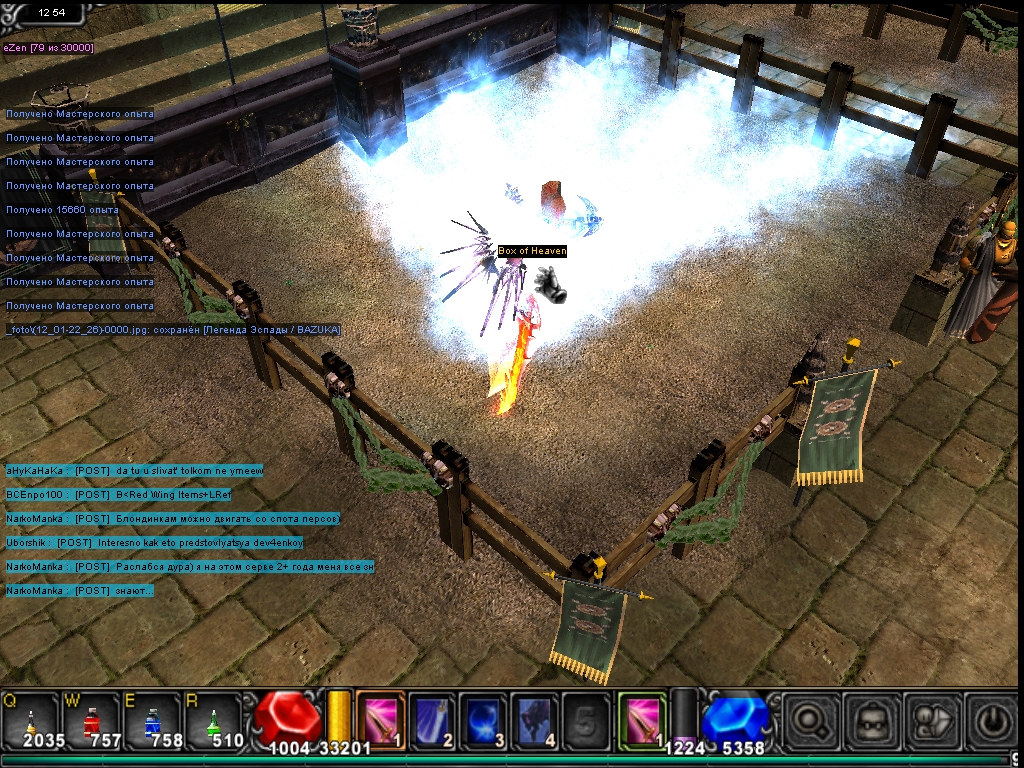Use the green potion in slot R
1024x768 pixels.
212,720
